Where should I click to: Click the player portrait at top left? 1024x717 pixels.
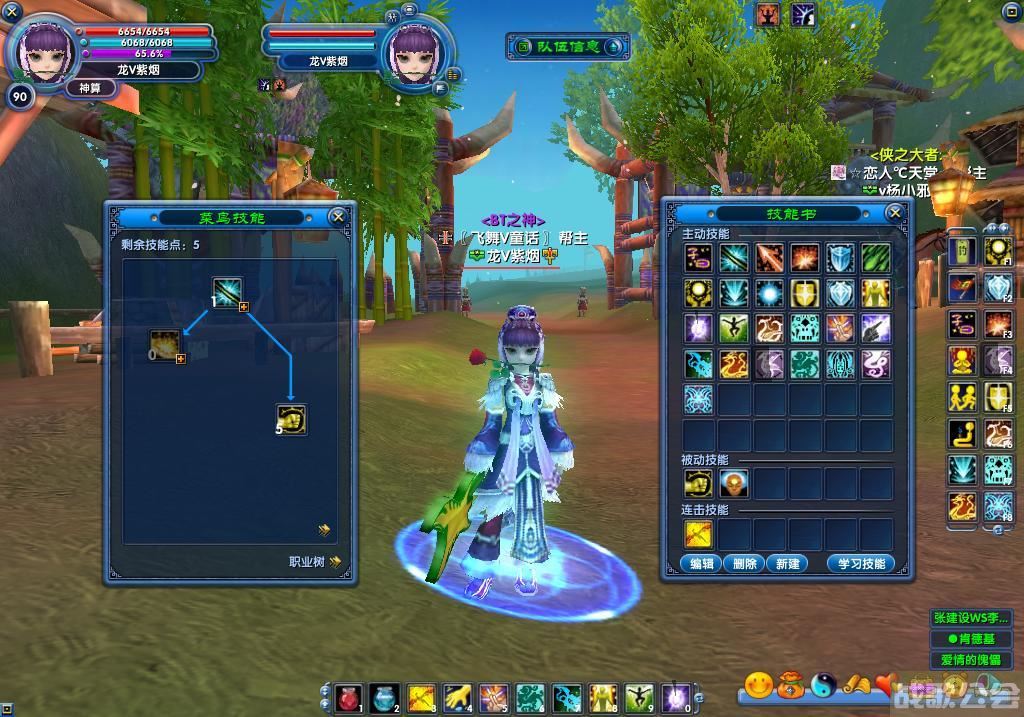click(x=45, y=52)
